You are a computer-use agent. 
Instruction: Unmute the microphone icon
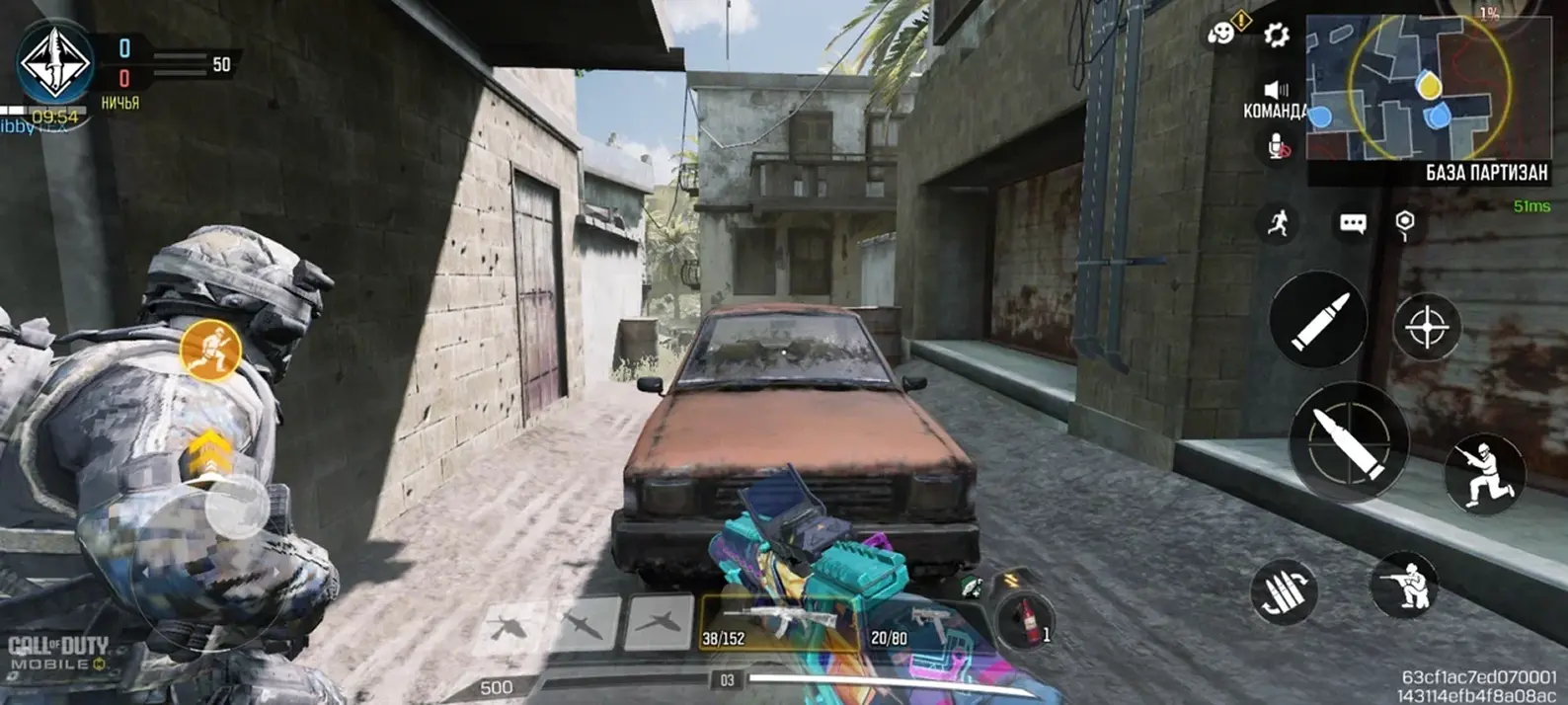[1278, 147]
